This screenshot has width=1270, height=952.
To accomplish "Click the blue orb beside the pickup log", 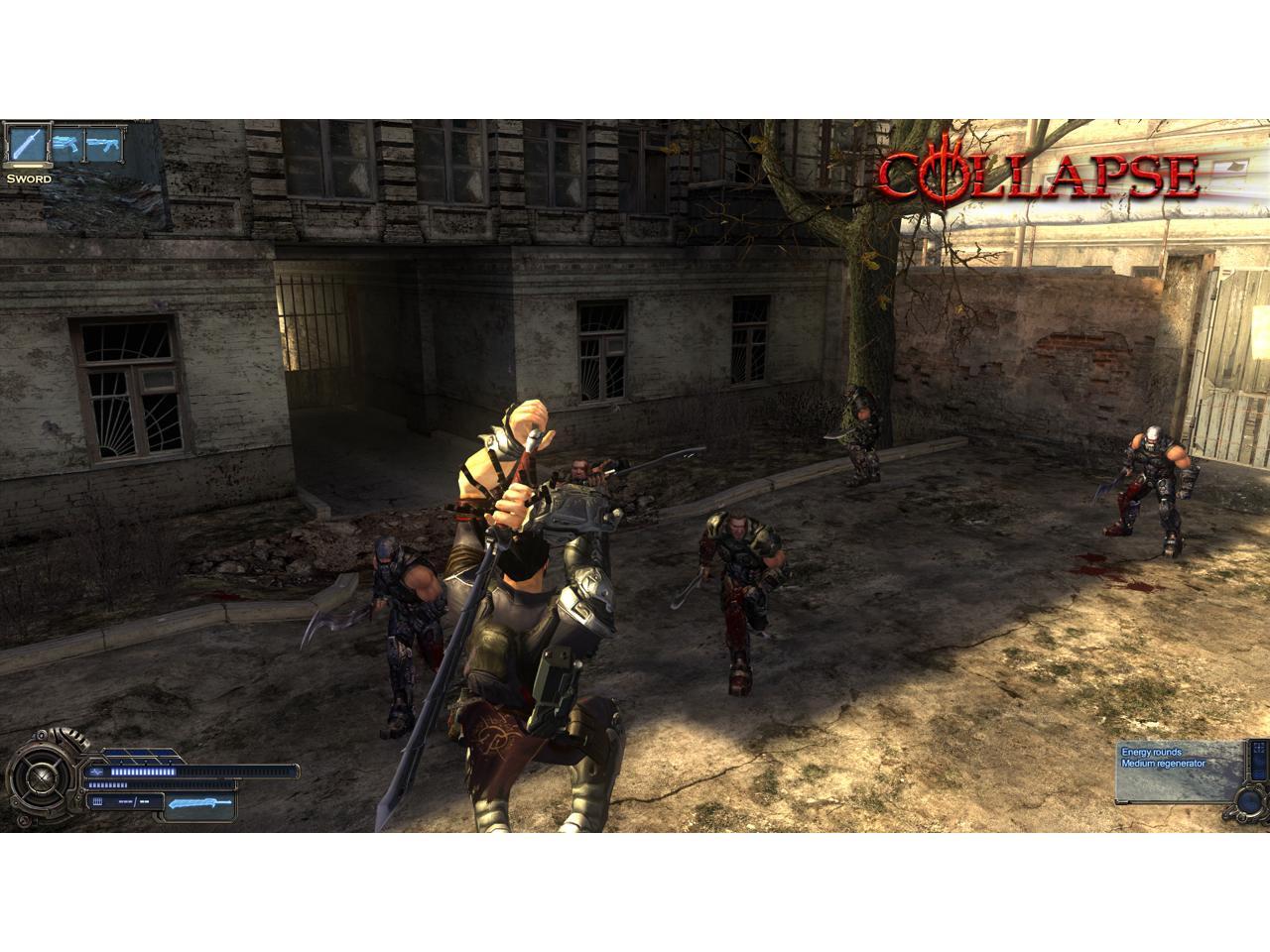I will coord(1247,800).
